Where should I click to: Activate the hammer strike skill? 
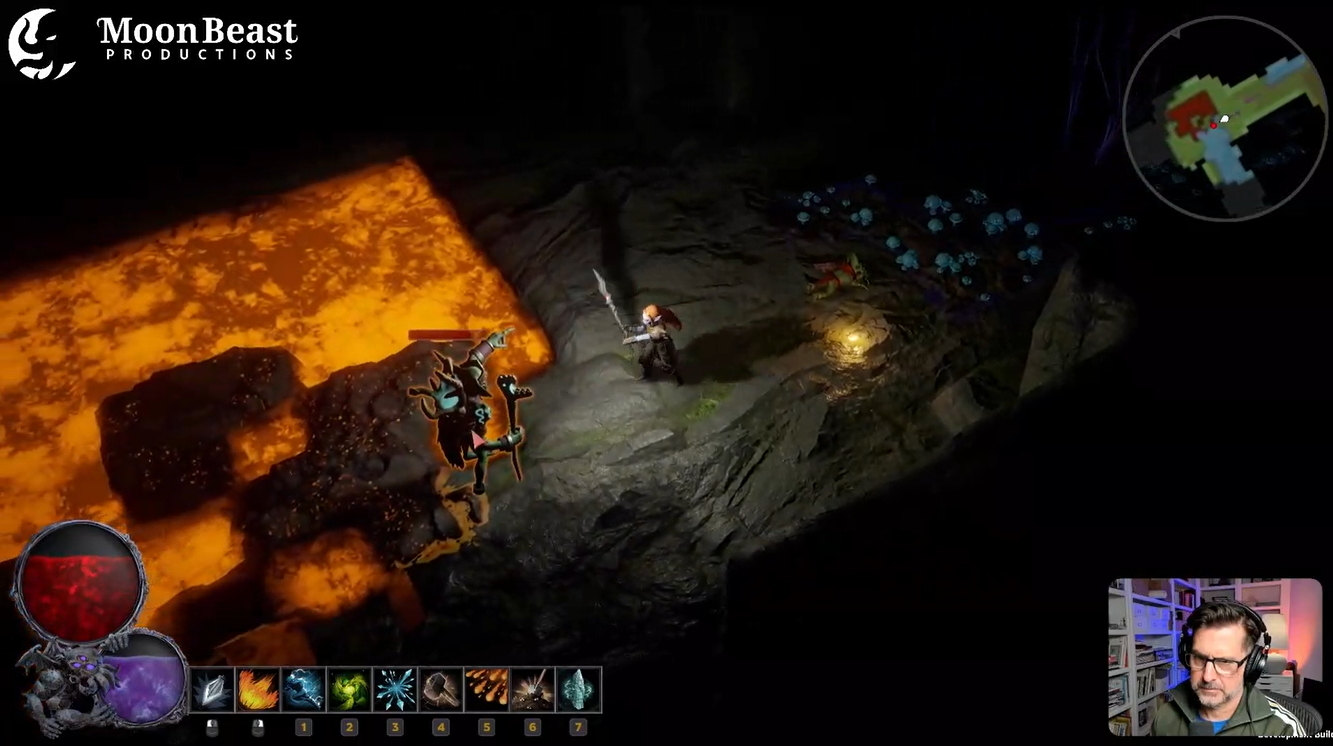(x=441, y=689)
